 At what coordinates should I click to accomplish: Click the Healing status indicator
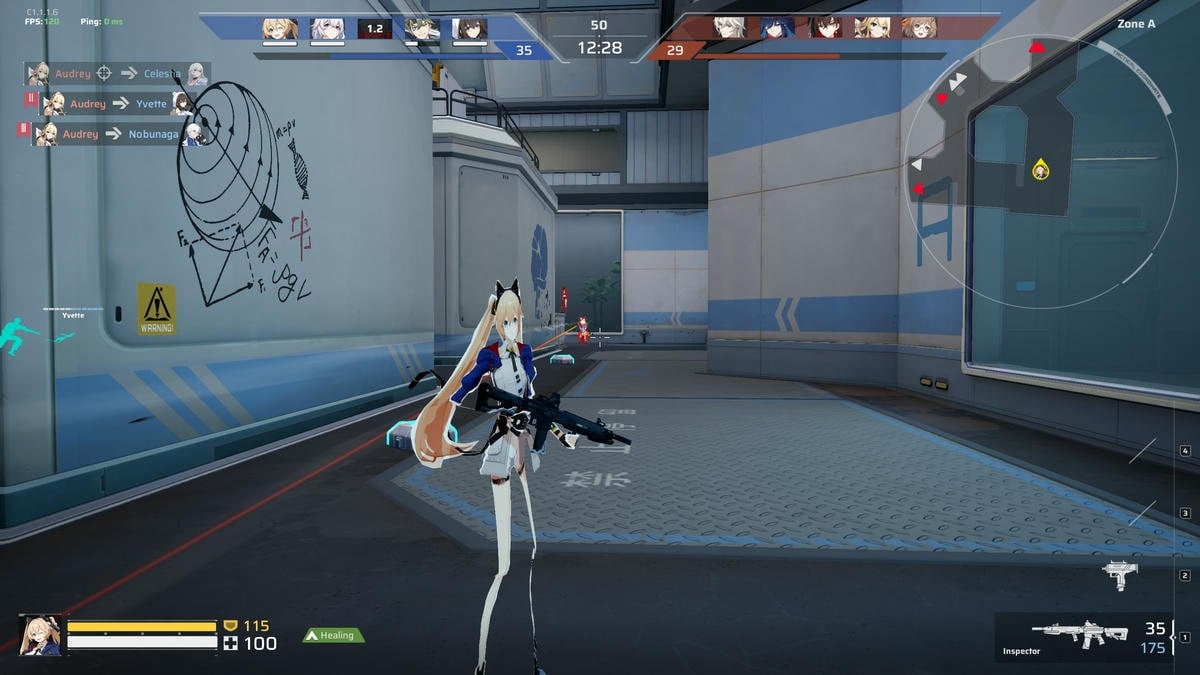click(x=334, y=635)
